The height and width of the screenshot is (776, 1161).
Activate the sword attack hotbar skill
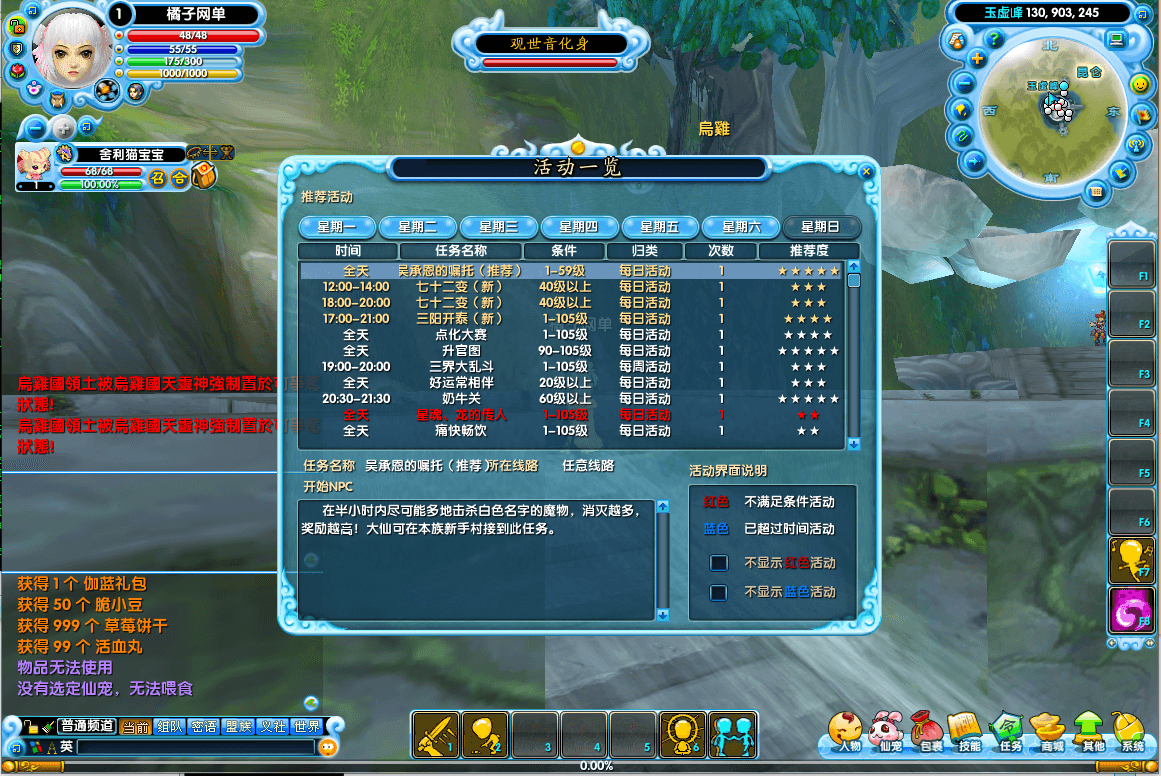click(x=436, y=735)
